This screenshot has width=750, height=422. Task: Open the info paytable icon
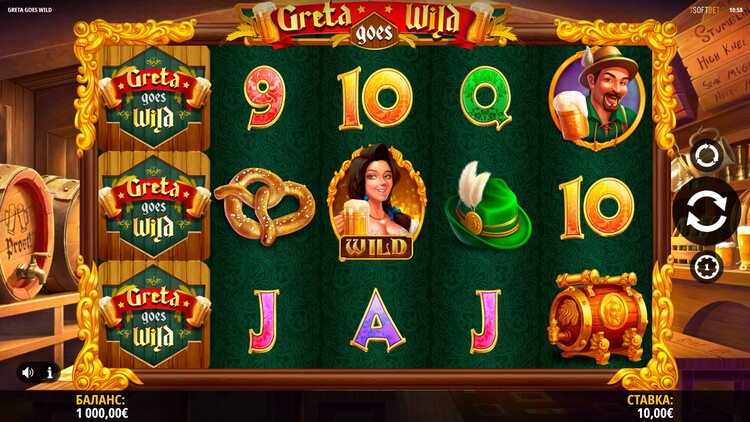tap(49, 372)
